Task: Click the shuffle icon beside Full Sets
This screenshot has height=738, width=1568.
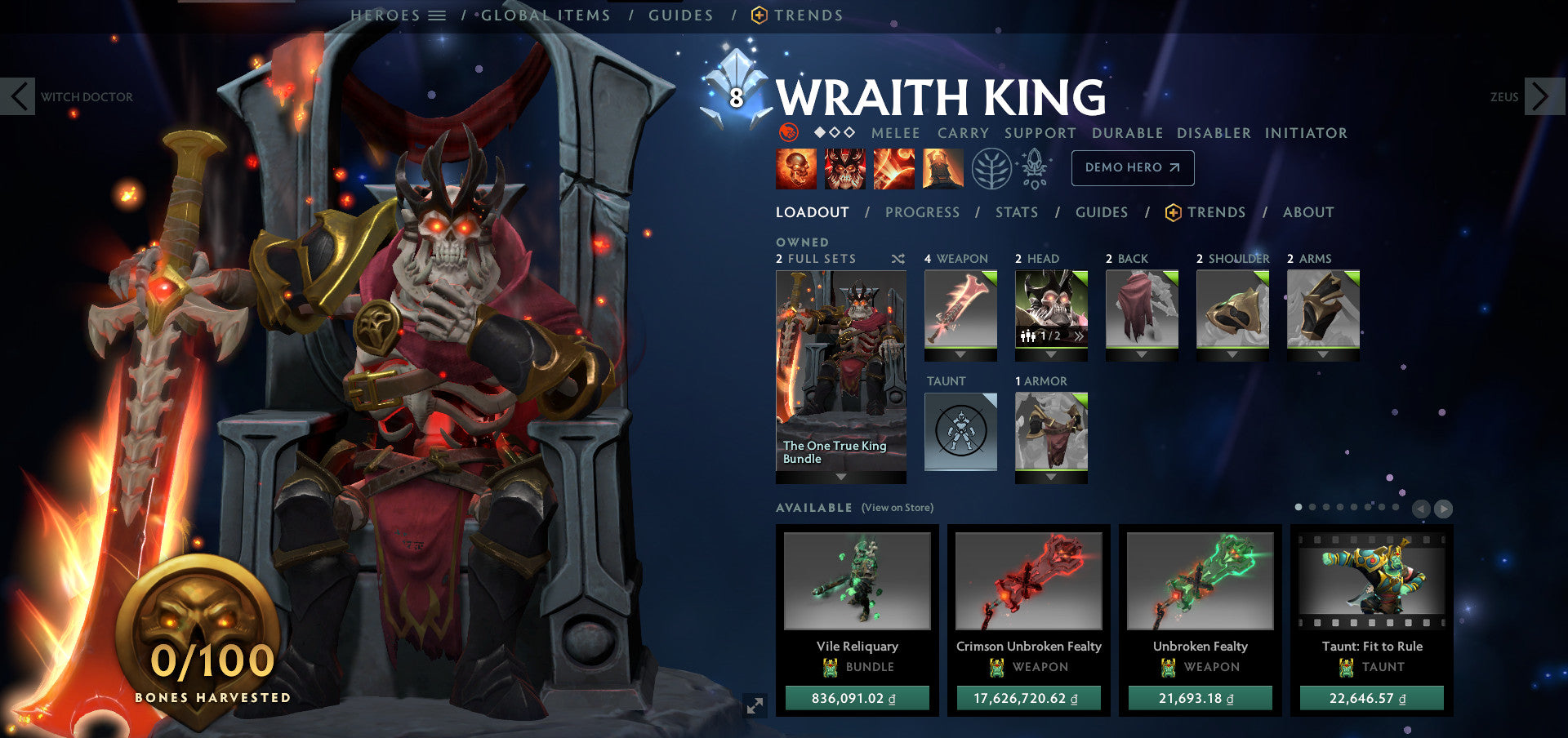Action: pyautogui.click(x=897, y=258)
